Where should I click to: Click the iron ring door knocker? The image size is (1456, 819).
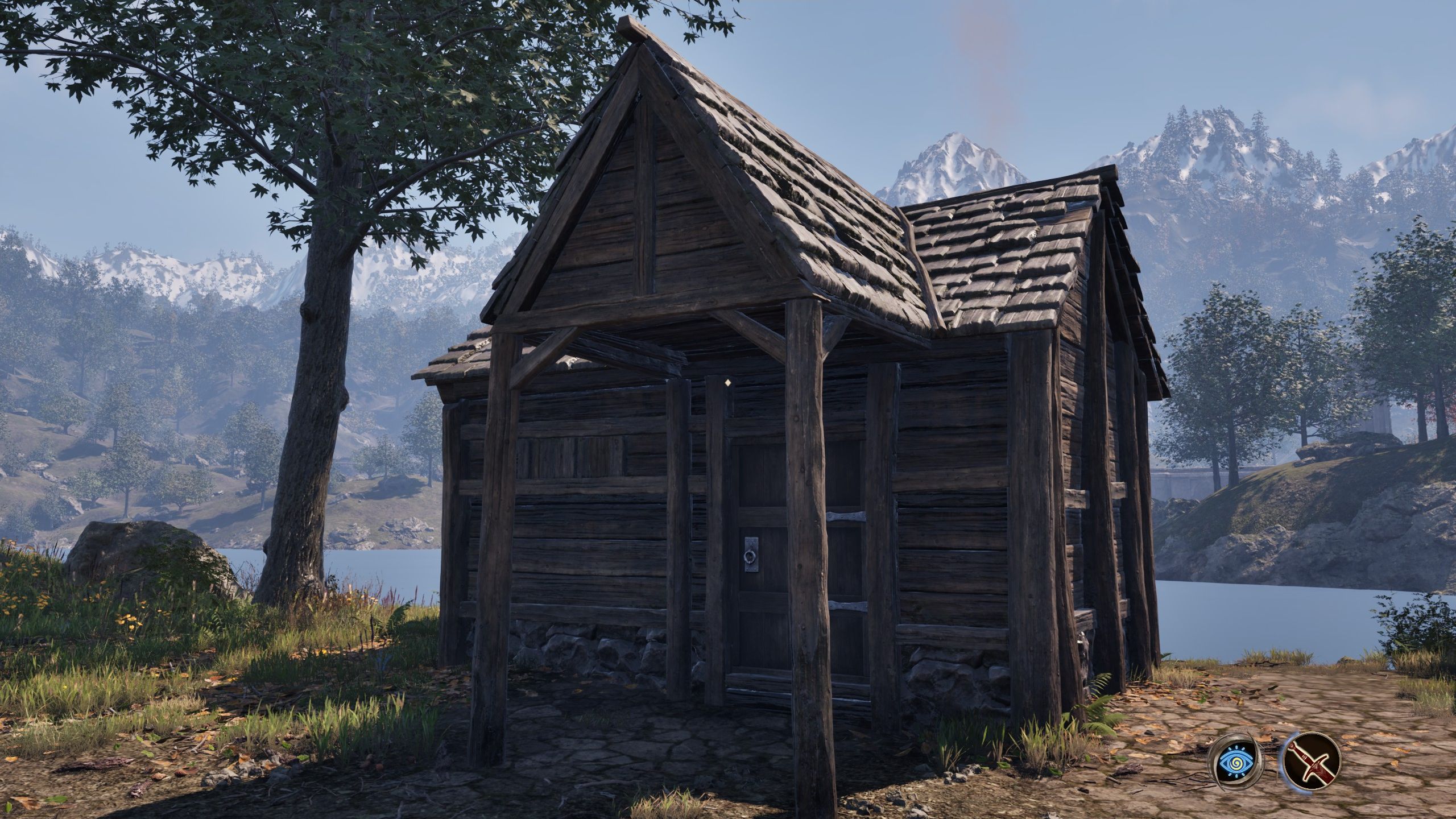tap(750, 556)
